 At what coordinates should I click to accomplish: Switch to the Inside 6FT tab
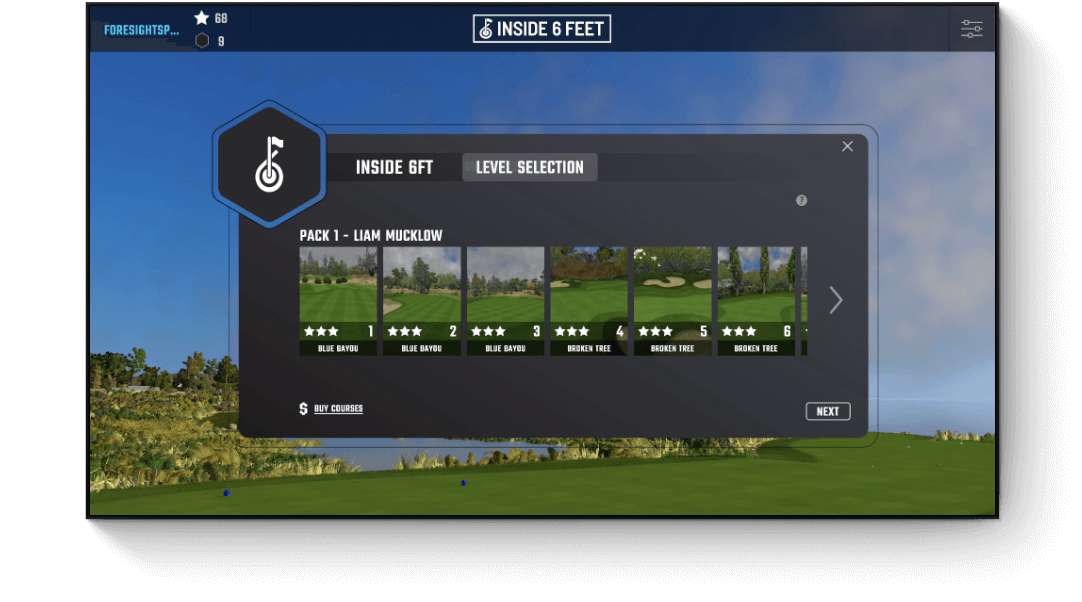coord(394,168)
